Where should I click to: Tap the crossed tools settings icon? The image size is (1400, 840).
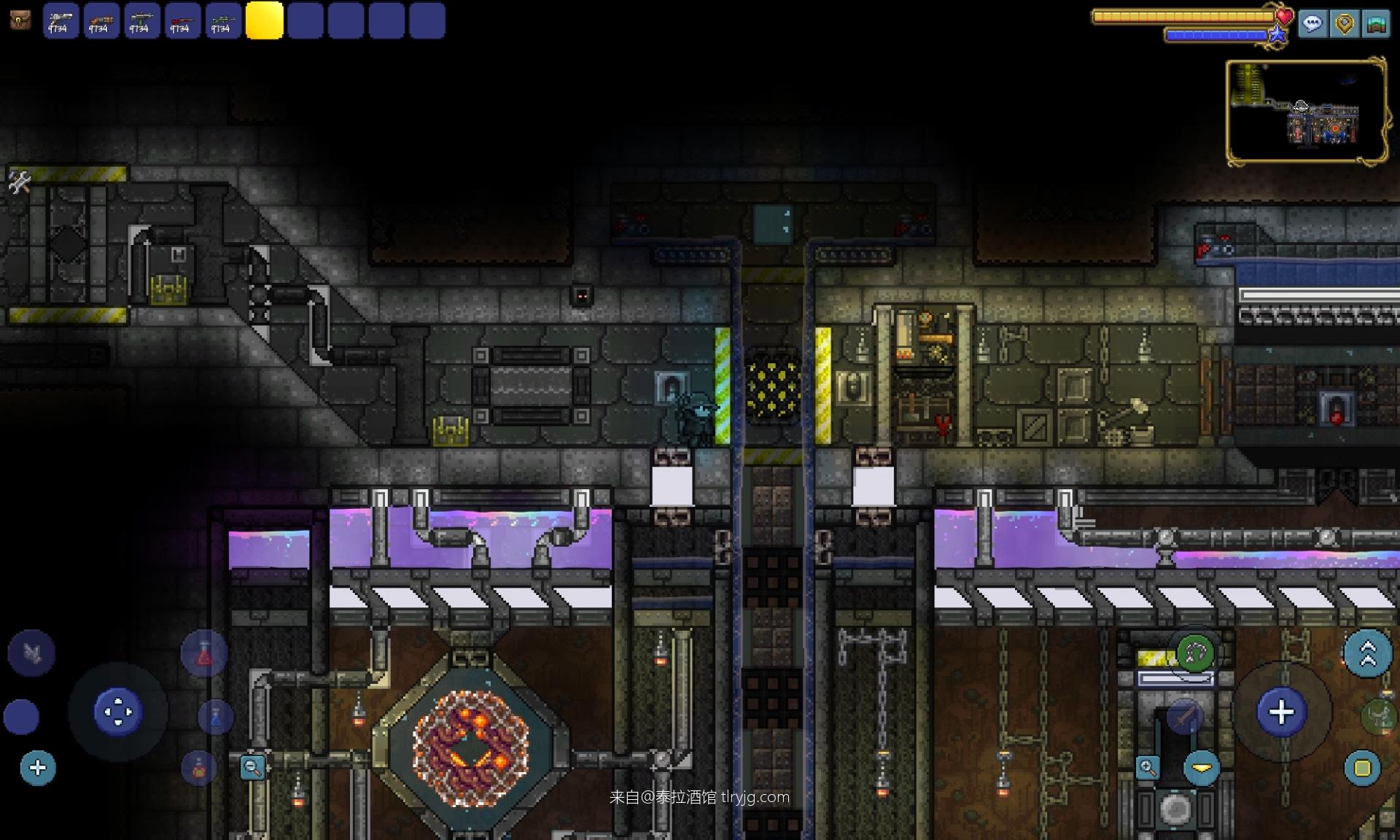pos(20,182)
